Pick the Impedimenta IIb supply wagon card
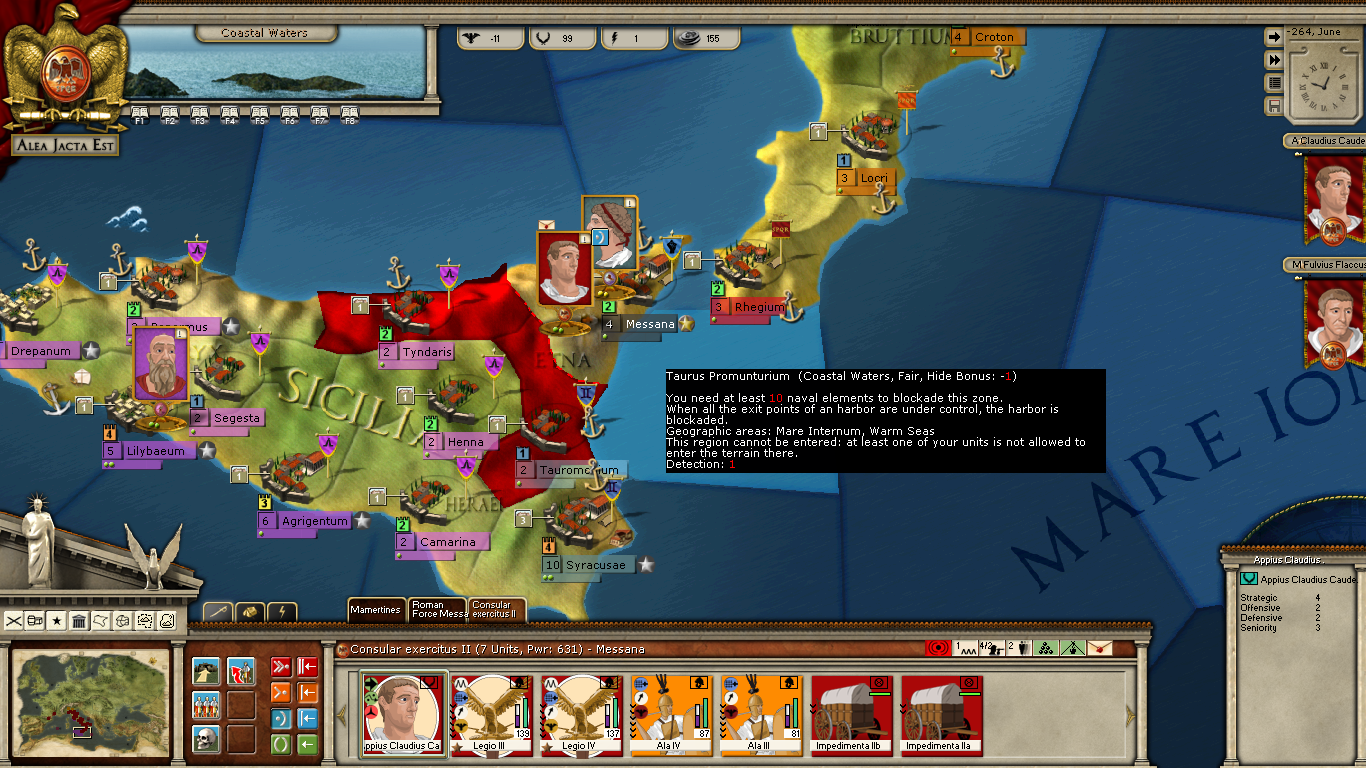Viewport: 1366px width, 768px height. (x=851, y=714)
